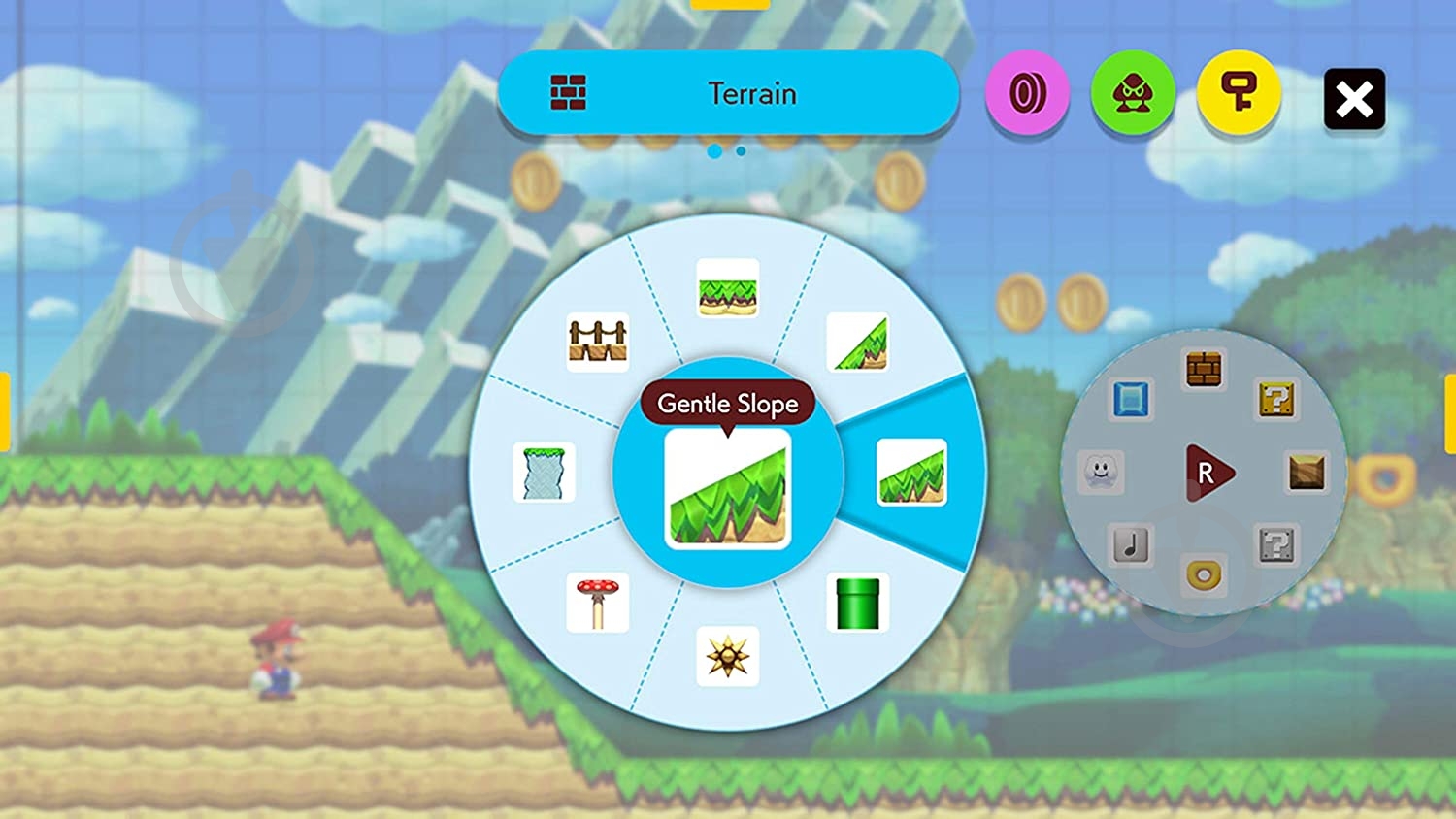Open the Gizmos category via the key icon

pyautogui.click(x=1239, y=93)
